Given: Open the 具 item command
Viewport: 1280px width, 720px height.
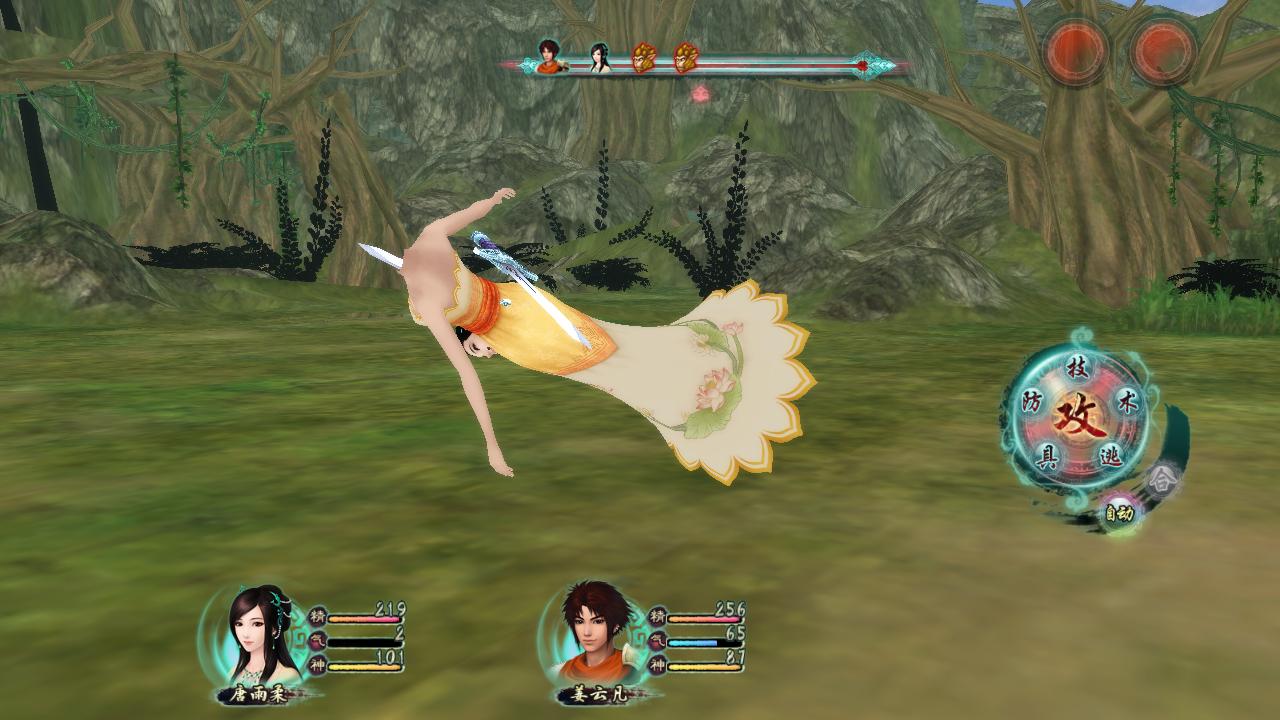Looking at the screenshot, I should [x=1047, y=457].
